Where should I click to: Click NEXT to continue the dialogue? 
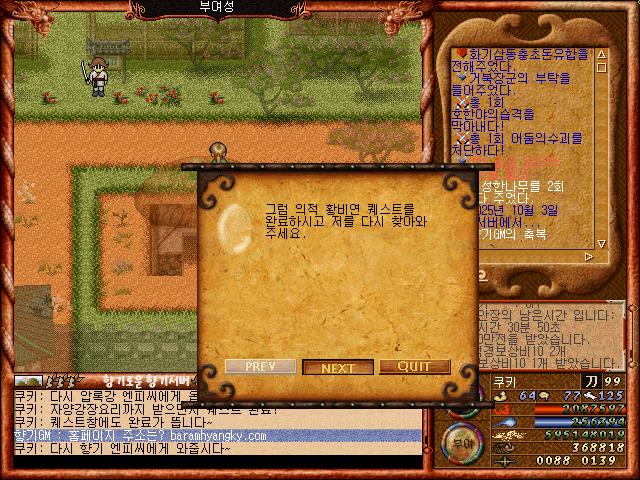click(338, 367)
